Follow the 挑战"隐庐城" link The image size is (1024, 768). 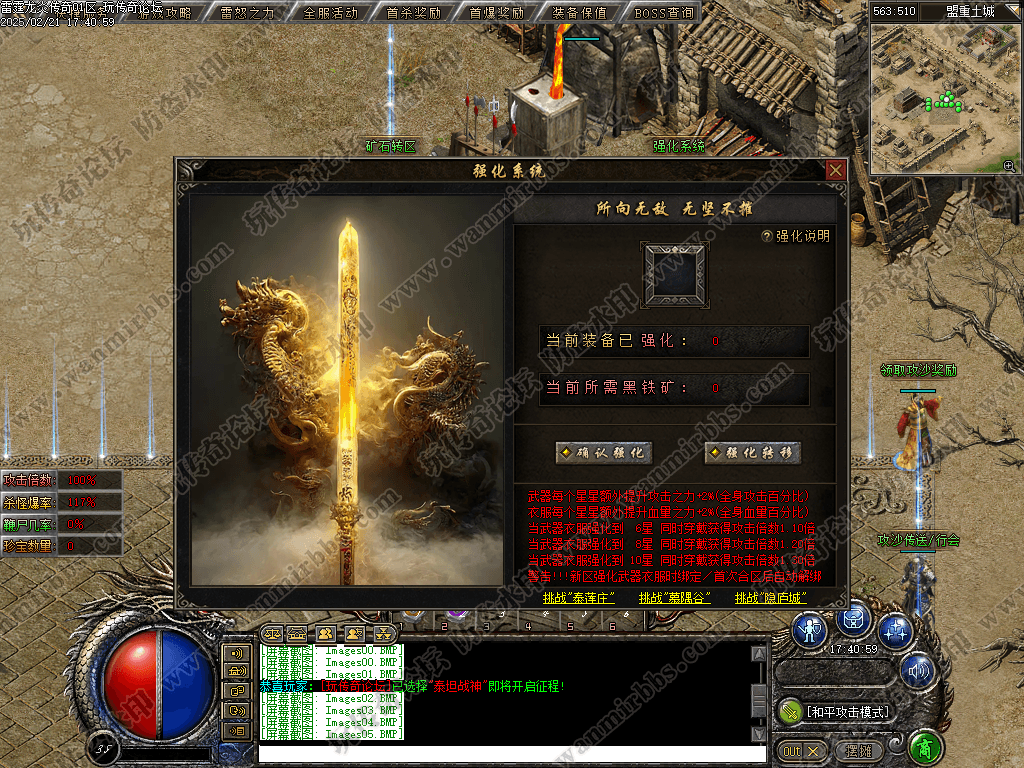pyautogui.click(x=770, y=598)
